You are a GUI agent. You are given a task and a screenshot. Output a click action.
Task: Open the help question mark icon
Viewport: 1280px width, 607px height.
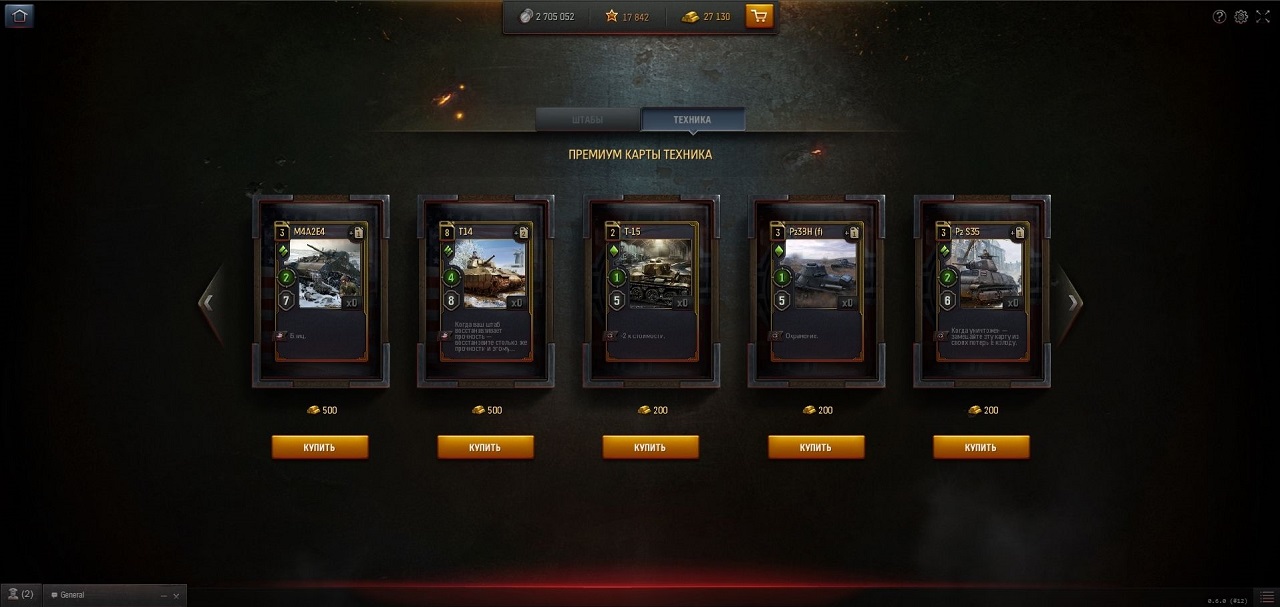click(x=1219, y=16)
